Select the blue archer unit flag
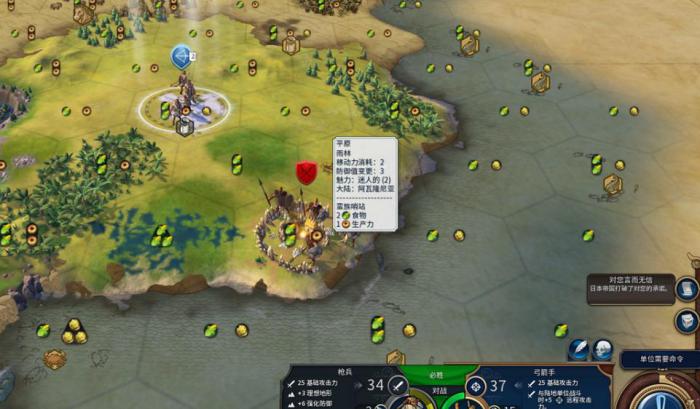700x409 pixels. click(x=181, y=57)
